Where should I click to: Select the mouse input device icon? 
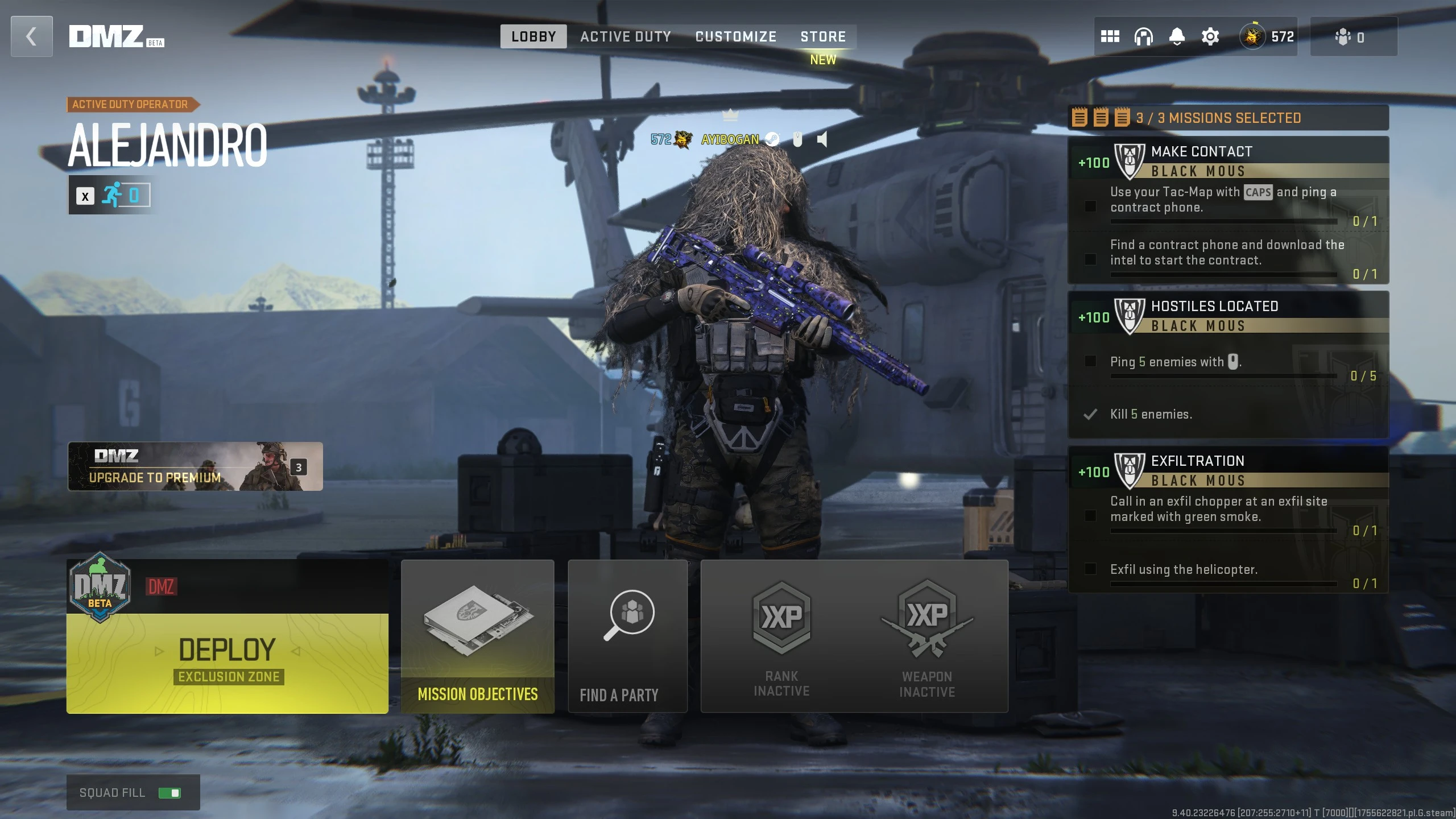[x=798, y=138]
